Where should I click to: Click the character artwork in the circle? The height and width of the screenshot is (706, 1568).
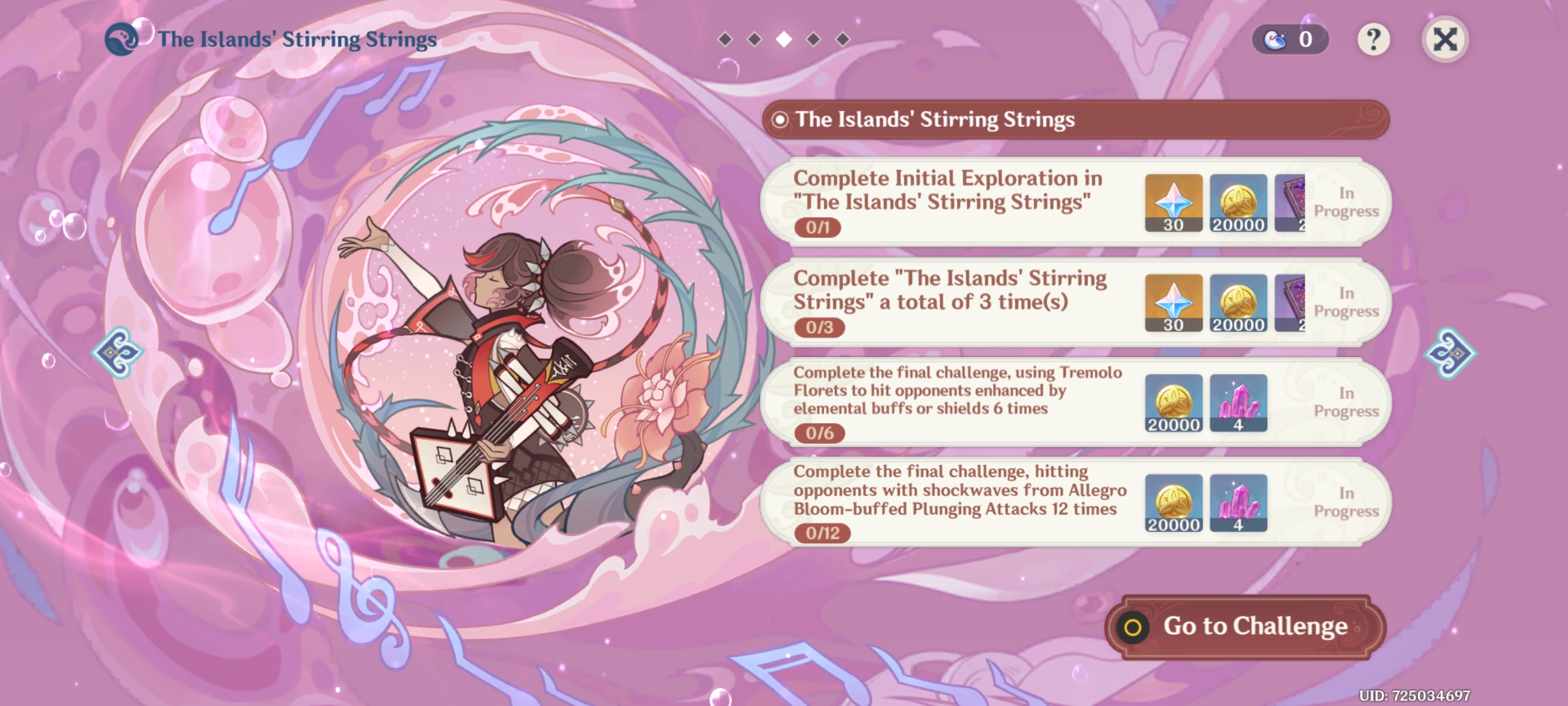tap(510, 366)
